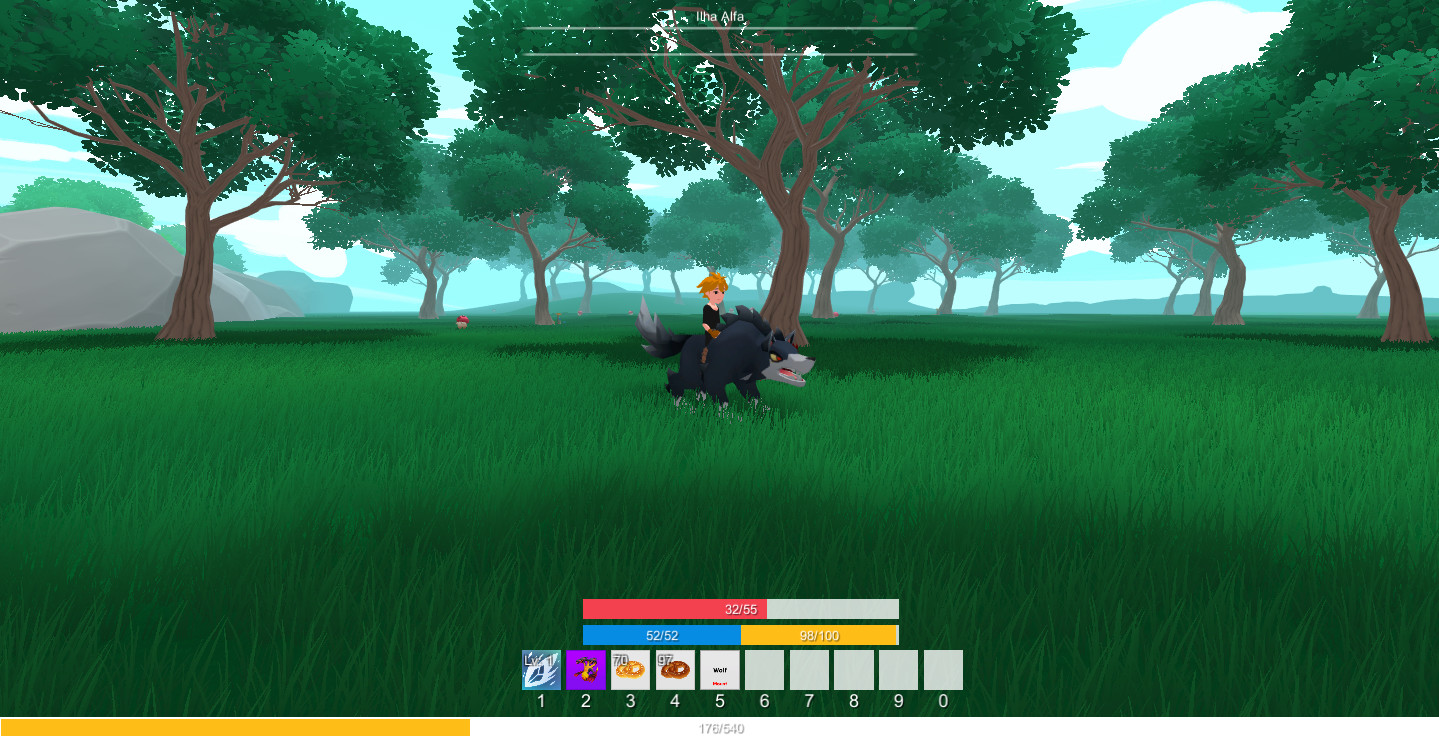The image size is (1439, 737).
Task: Select the stack of 97 pretzels in slot 4
Action: 675,670
